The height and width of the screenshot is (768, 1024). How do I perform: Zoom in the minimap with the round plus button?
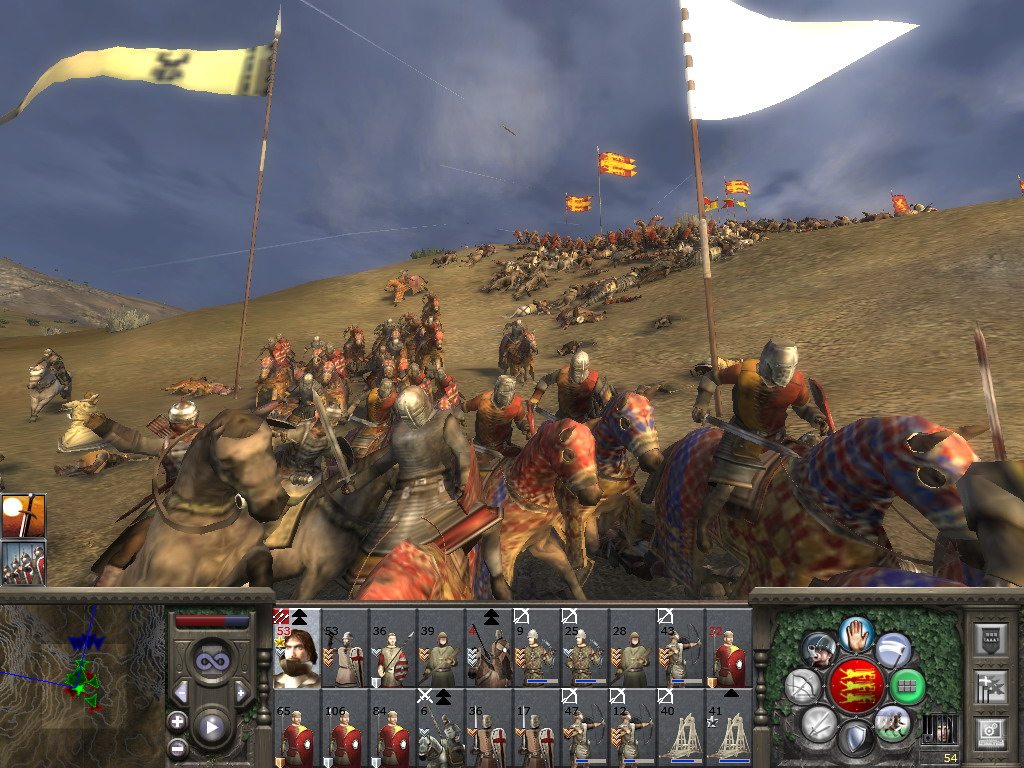pyautogui.click(x=177, y=720)
